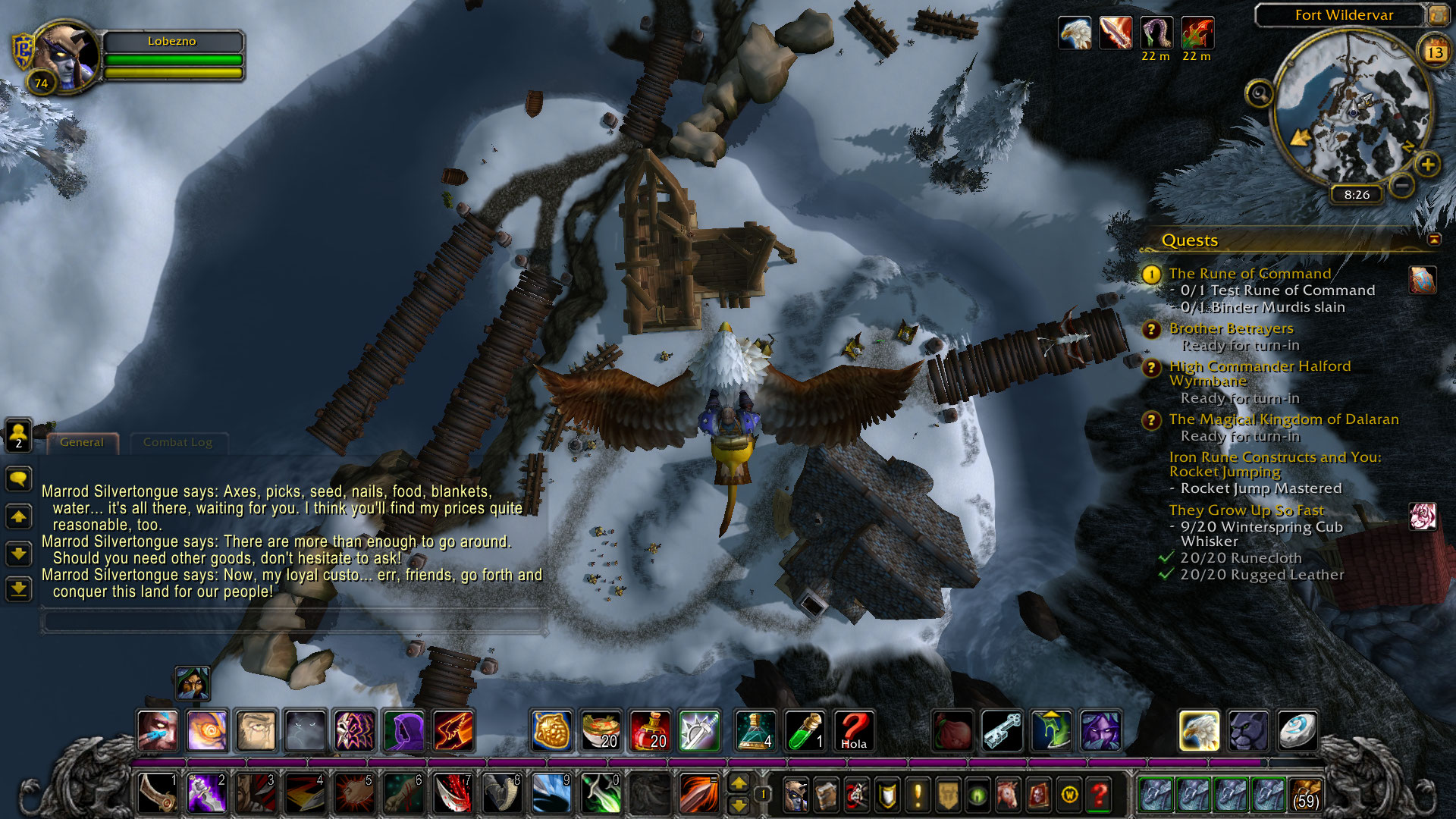Switch to the Combat Log tab
Screen dimensions: 1456x819
point(177,442)
